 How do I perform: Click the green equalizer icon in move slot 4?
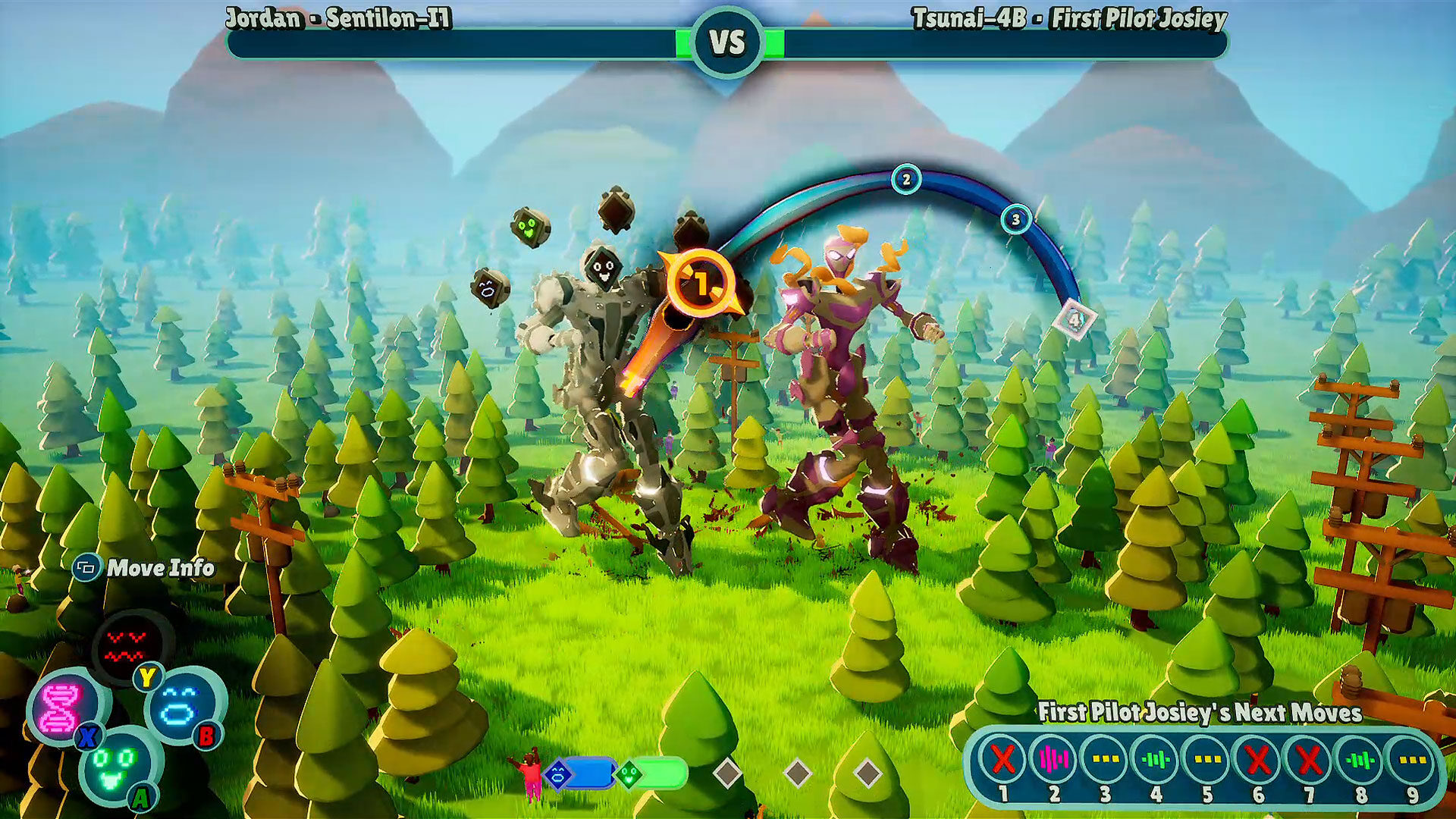[1155, 760]
